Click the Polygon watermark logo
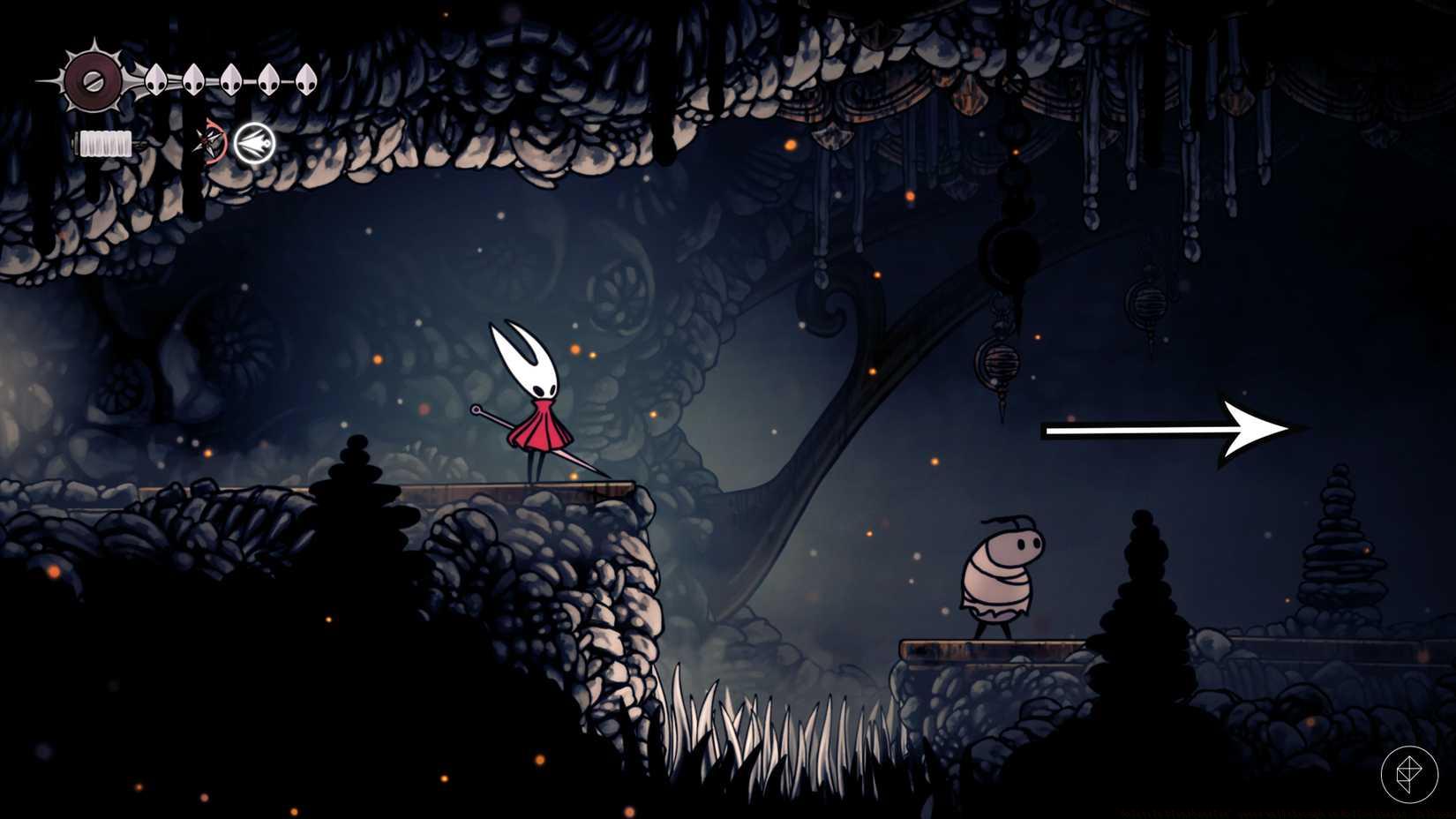Viewport: 1456px width, 819px height. pos(1408,772)
